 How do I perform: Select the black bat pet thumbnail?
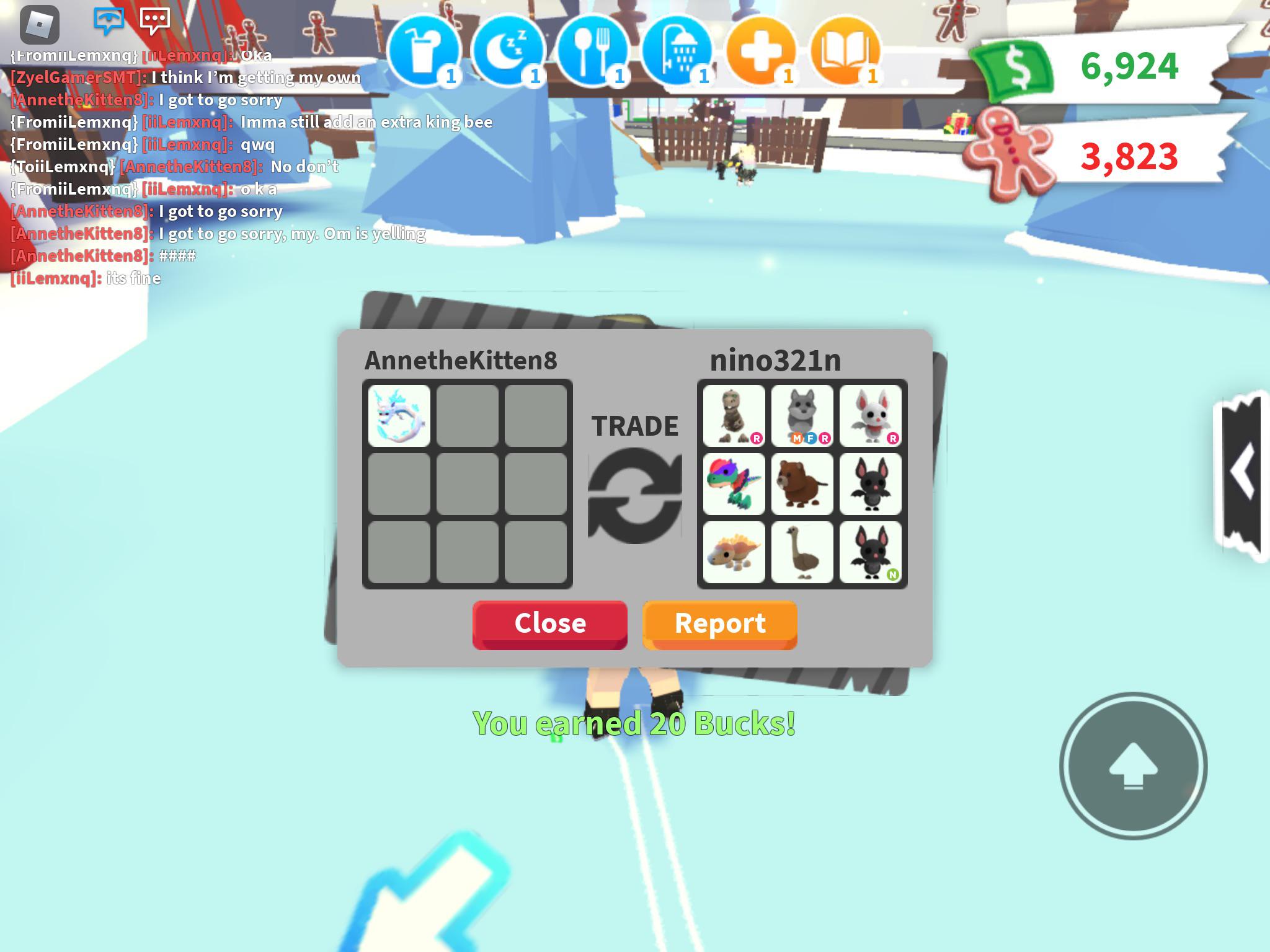(x=871, y=483)
